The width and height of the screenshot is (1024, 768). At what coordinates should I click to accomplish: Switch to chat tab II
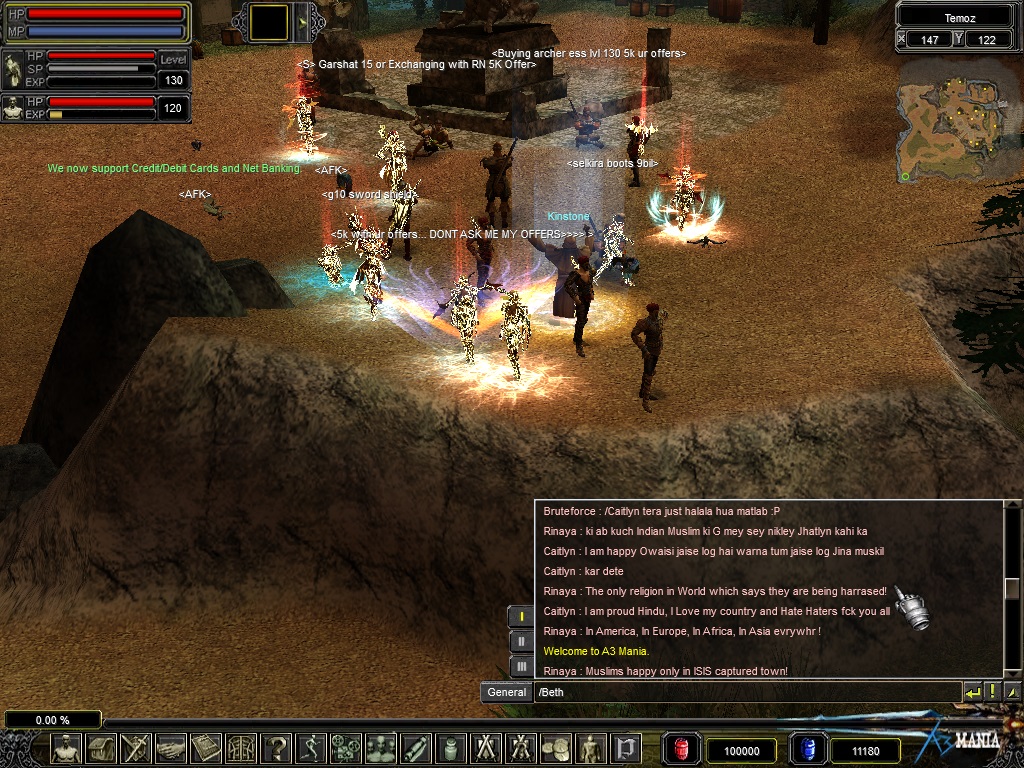pyautogui.click(x=521, y=641)
